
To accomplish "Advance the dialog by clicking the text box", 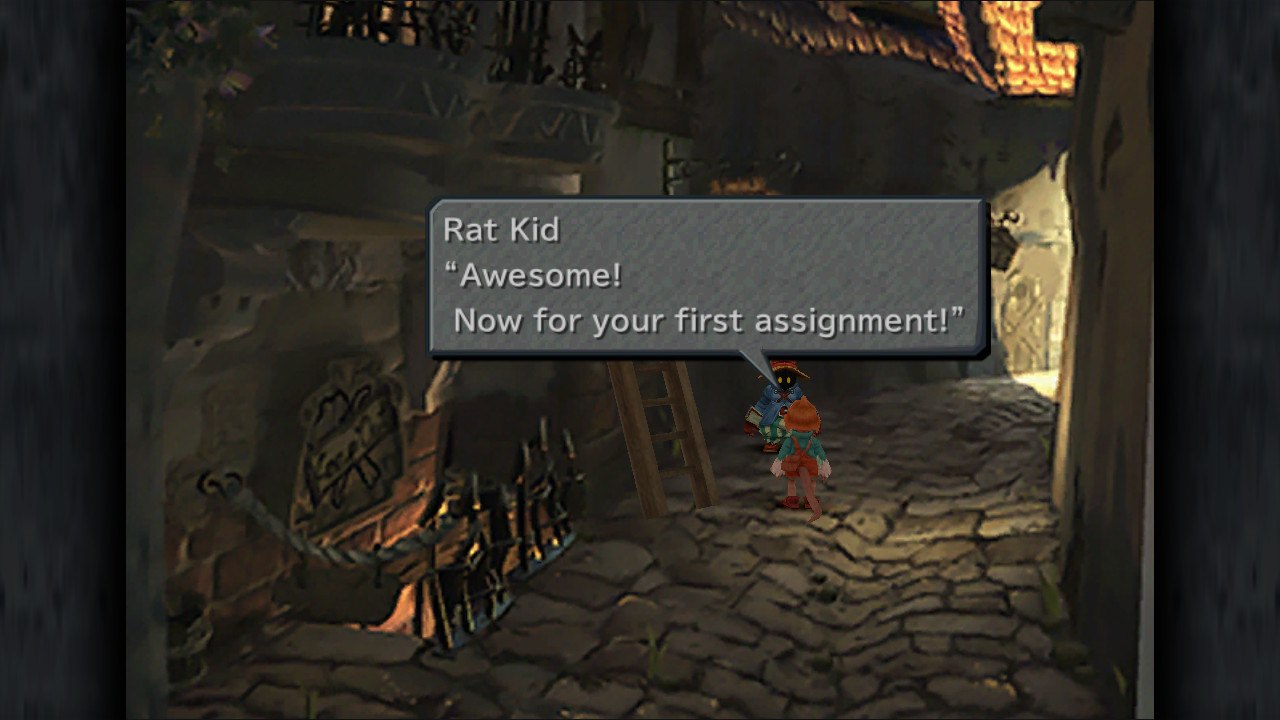I will [700, 280].
